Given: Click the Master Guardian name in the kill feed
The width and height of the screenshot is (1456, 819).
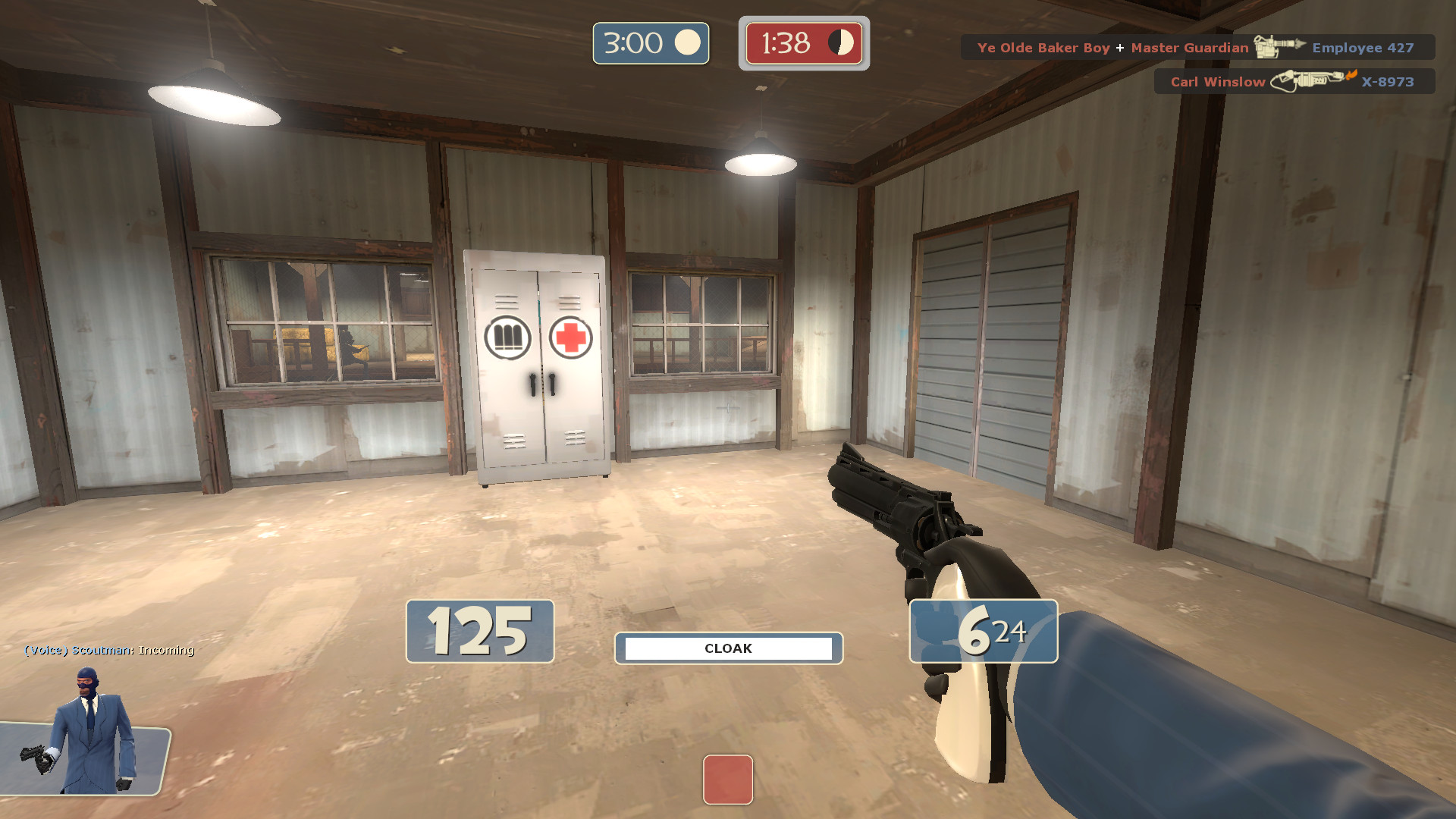Looking at the screenshot, I should pos(1188,47).
